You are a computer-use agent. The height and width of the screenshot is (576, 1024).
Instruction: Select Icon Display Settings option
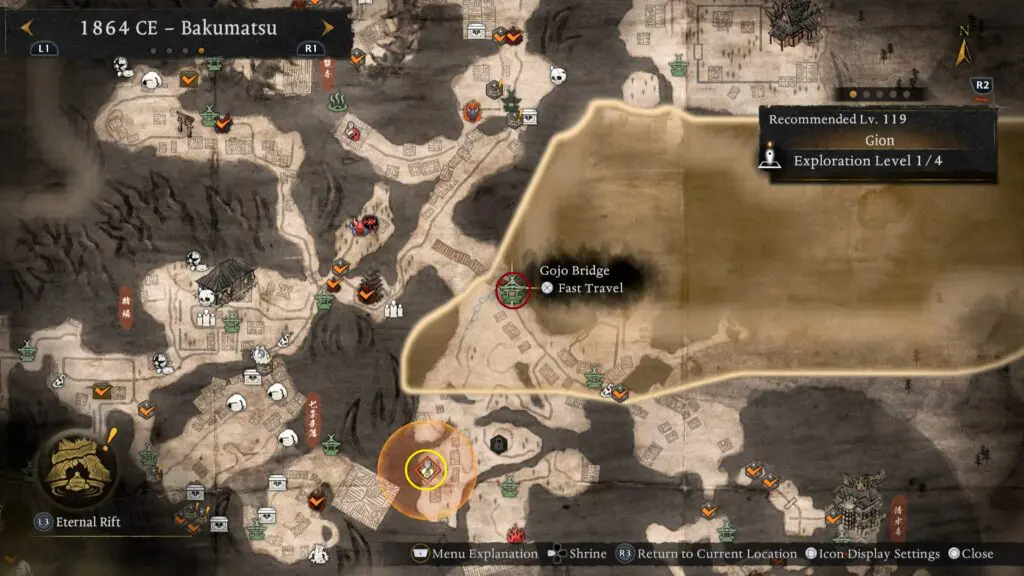pyautogui.click(x=870, y=554)
